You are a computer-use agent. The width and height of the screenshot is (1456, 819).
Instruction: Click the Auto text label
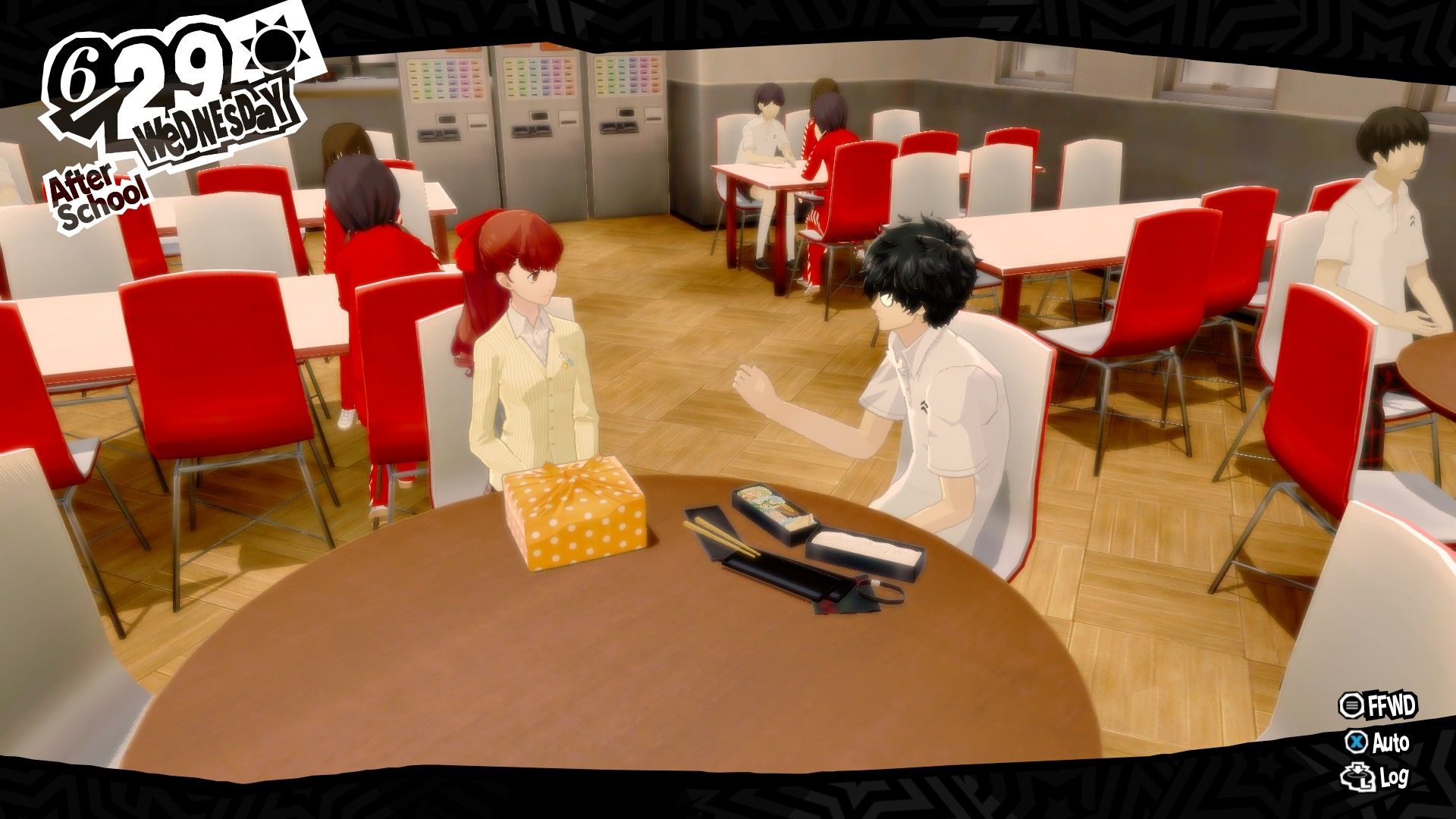[1392, 742]
